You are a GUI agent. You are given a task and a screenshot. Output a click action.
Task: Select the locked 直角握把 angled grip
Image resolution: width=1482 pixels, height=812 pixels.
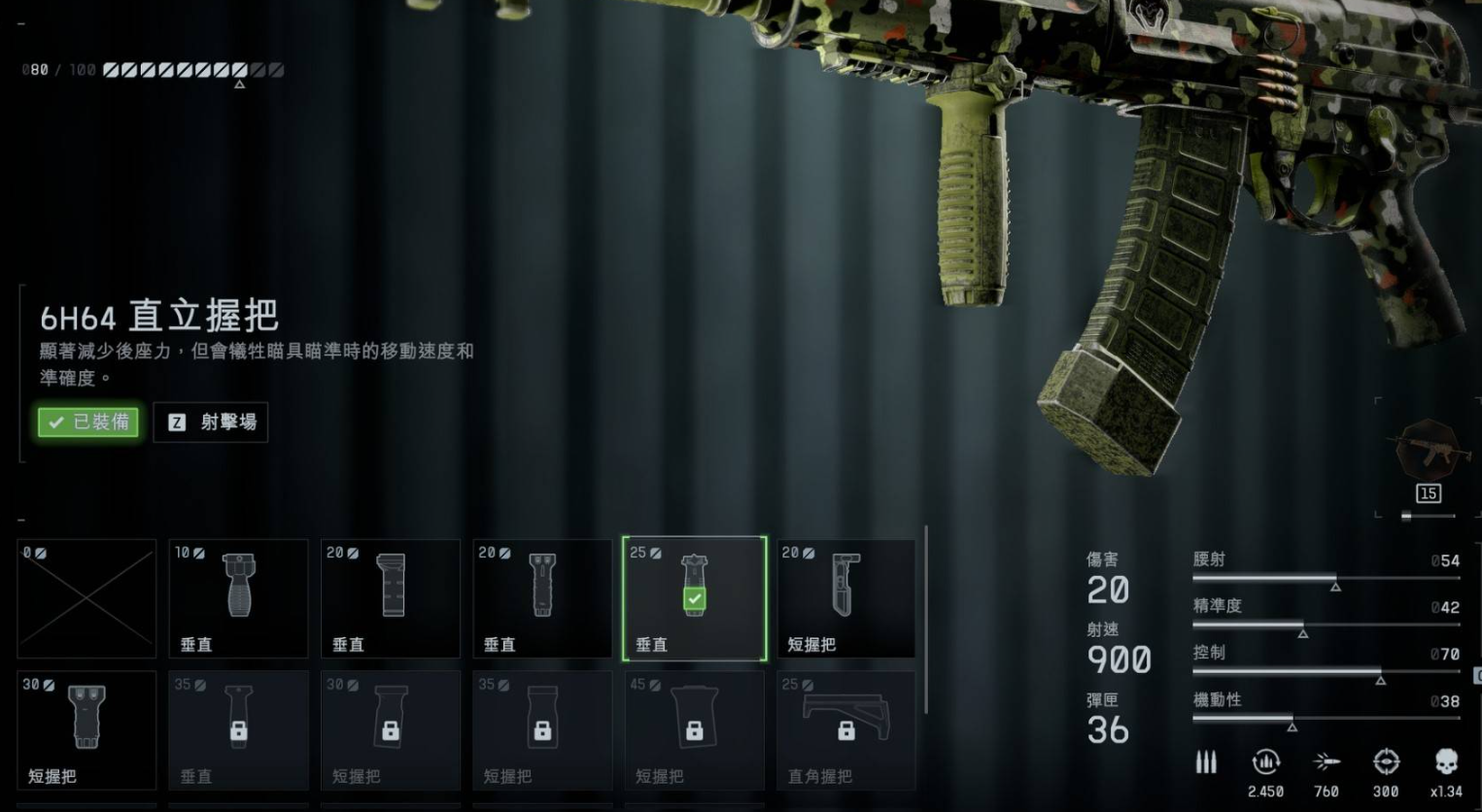845,729
